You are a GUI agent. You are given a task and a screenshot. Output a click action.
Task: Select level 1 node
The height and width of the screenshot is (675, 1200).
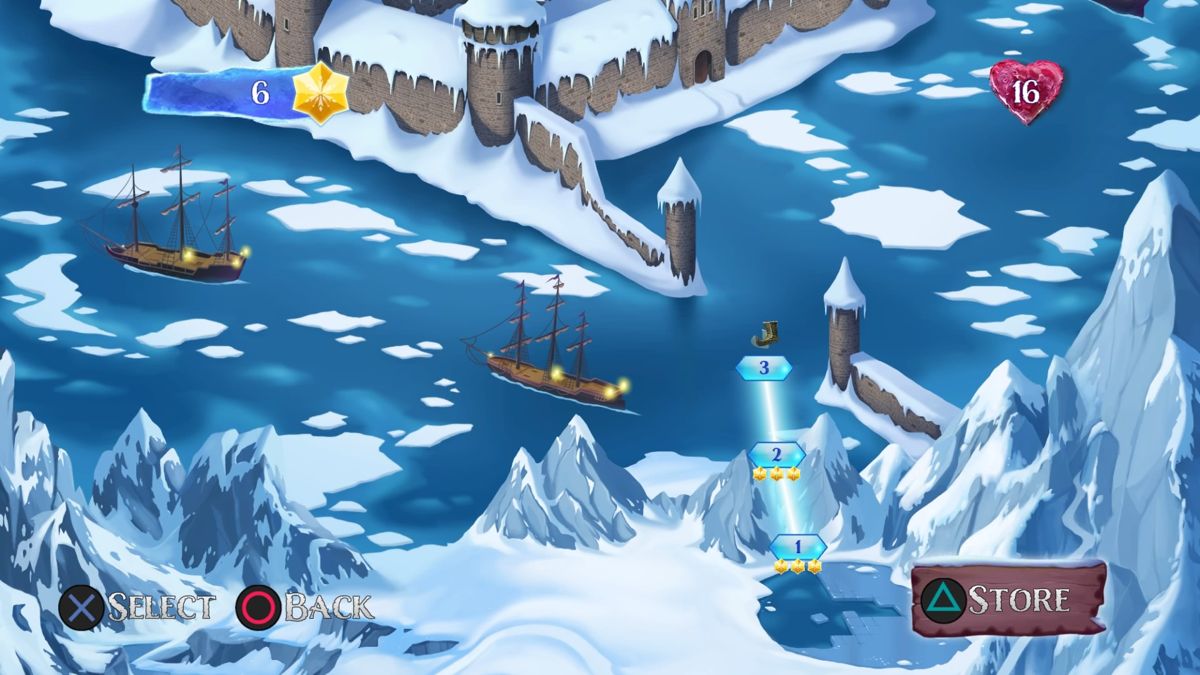click(798, 547)
